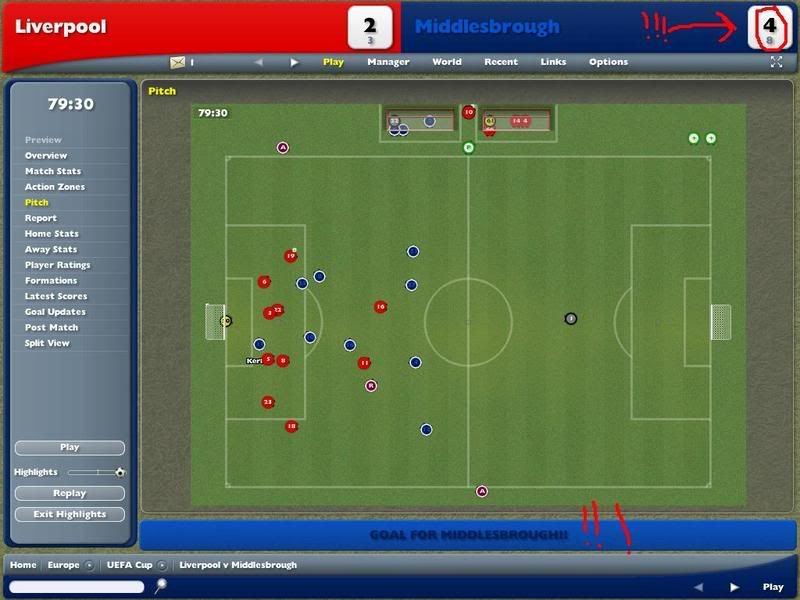
Task: Open Goal Updates section
Action: point(55,312)
